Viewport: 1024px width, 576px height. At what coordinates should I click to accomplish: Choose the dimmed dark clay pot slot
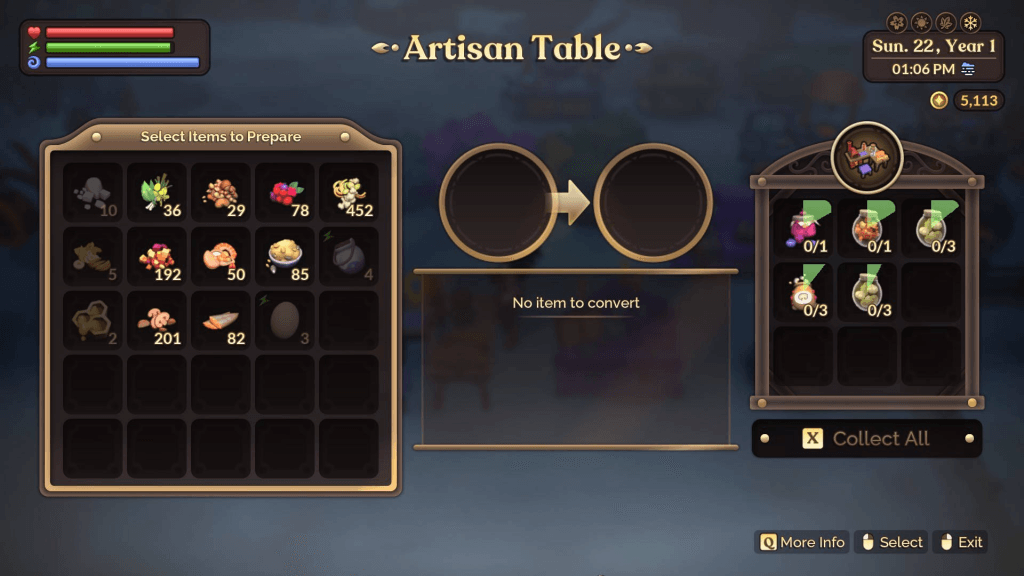349,257
